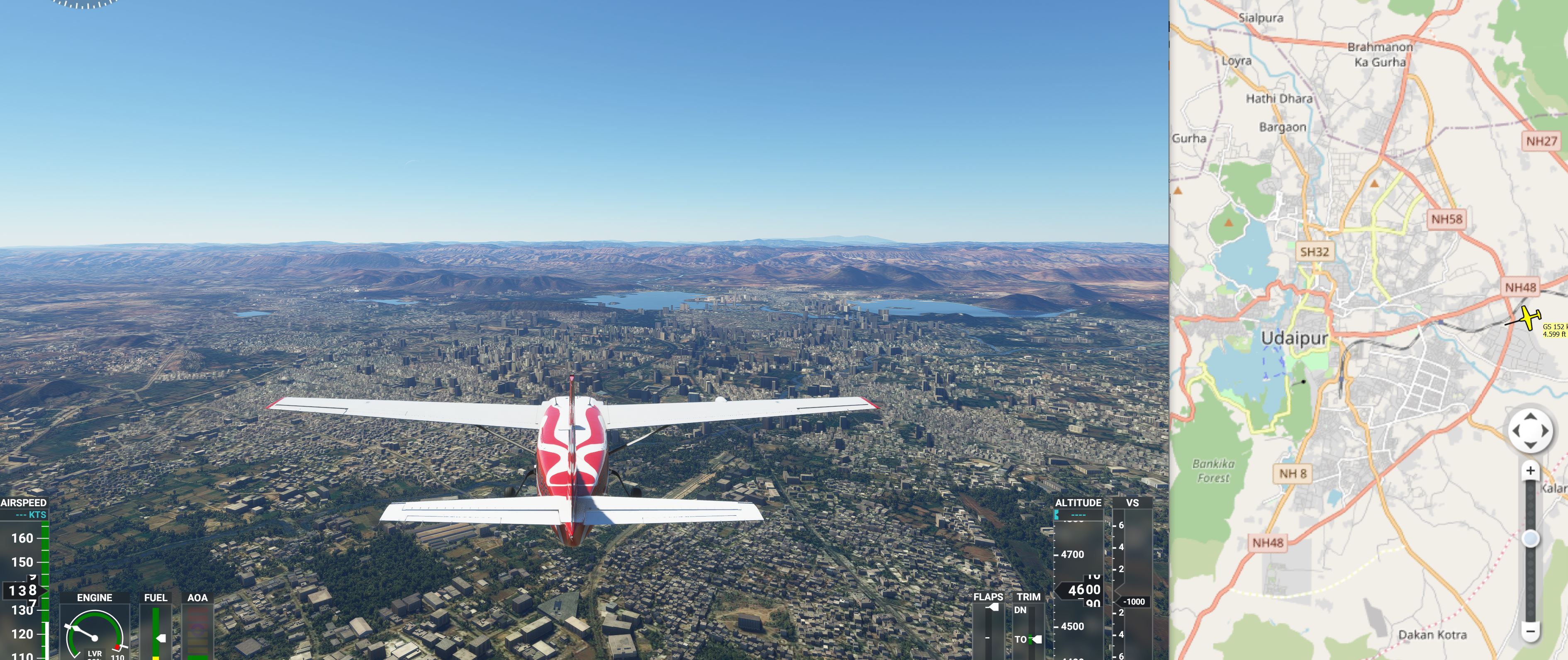Pan the map left with the arrow control

(x=1516, y=431)
